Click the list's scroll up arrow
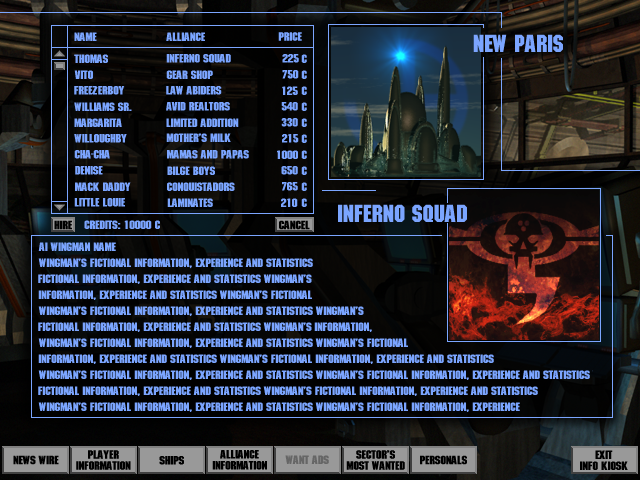 click(x=59, y=54)
